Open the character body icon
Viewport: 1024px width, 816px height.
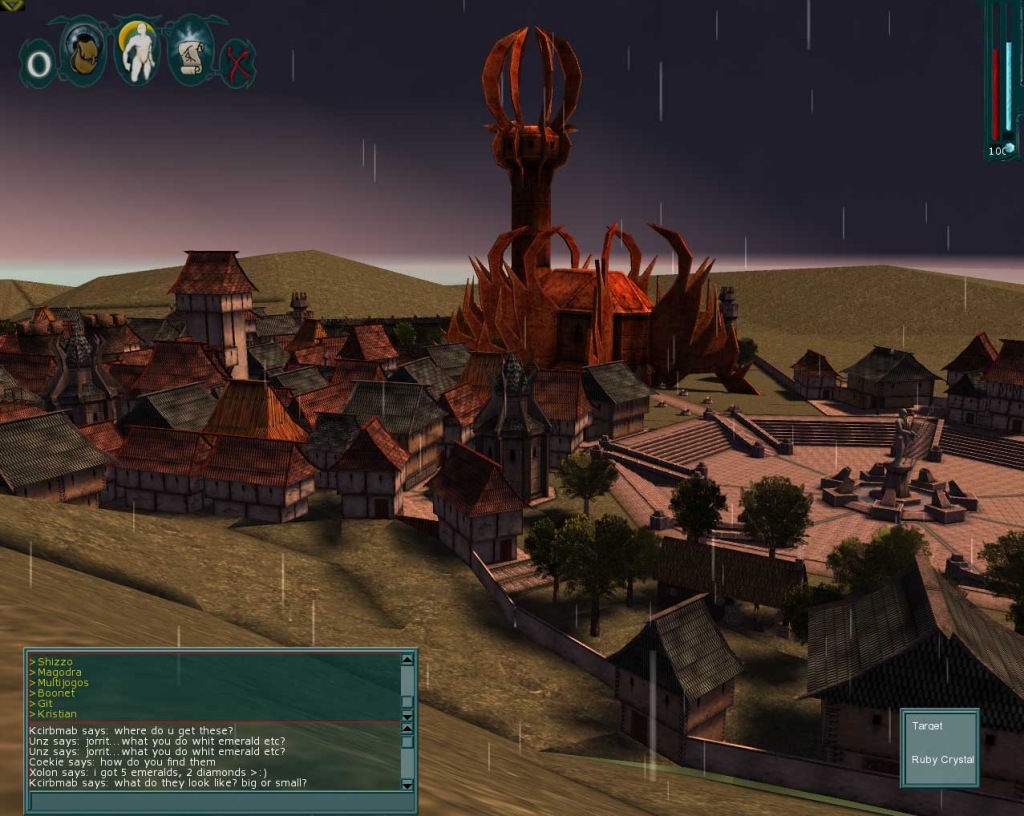click(136, 51)
